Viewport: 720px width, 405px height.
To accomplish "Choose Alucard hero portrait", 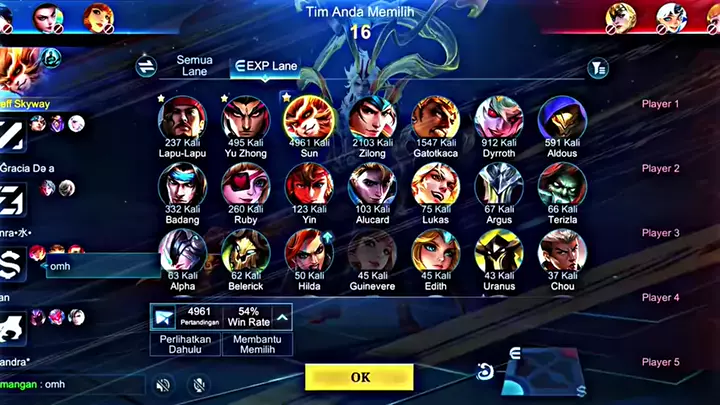I will (x=372, y=185).
